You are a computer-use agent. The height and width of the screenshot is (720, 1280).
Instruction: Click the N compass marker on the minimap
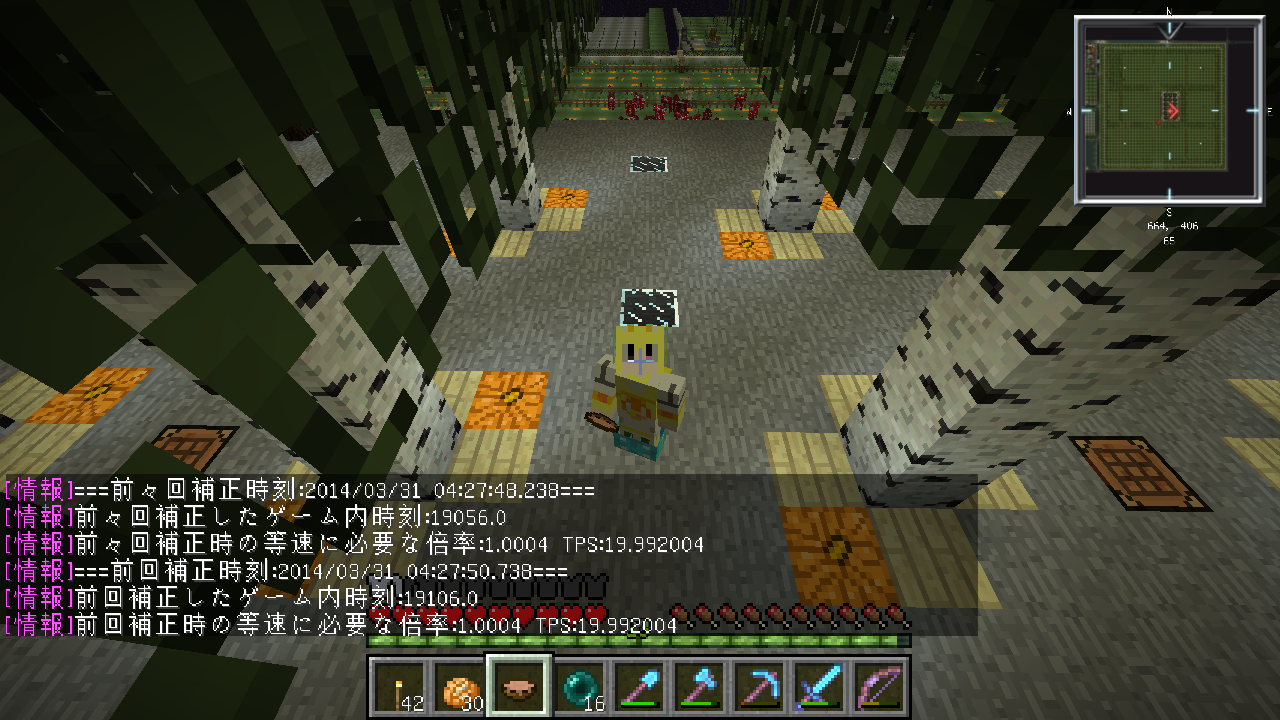point(1168,13)
